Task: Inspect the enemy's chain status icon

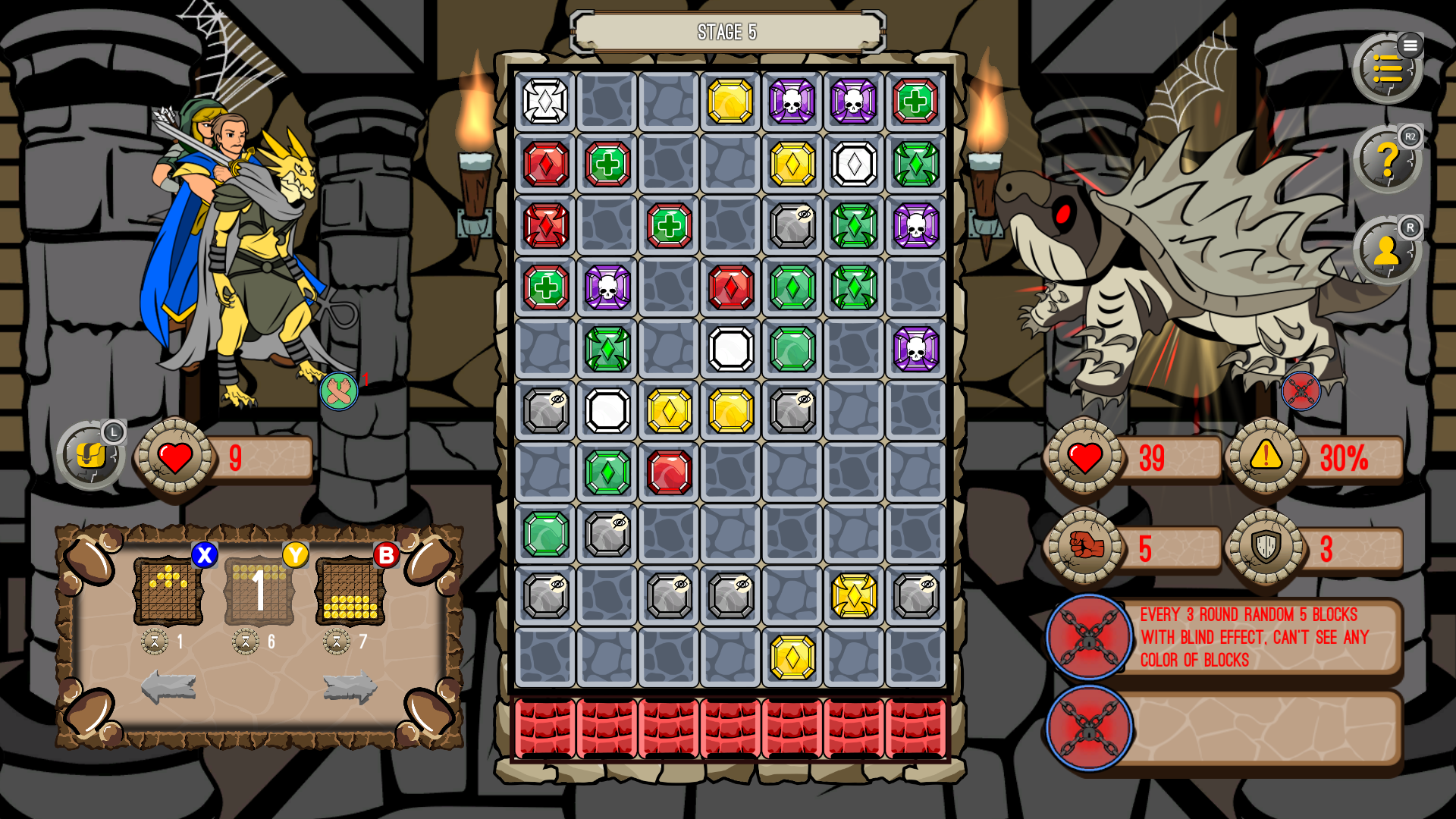Action: point(1301,391)
